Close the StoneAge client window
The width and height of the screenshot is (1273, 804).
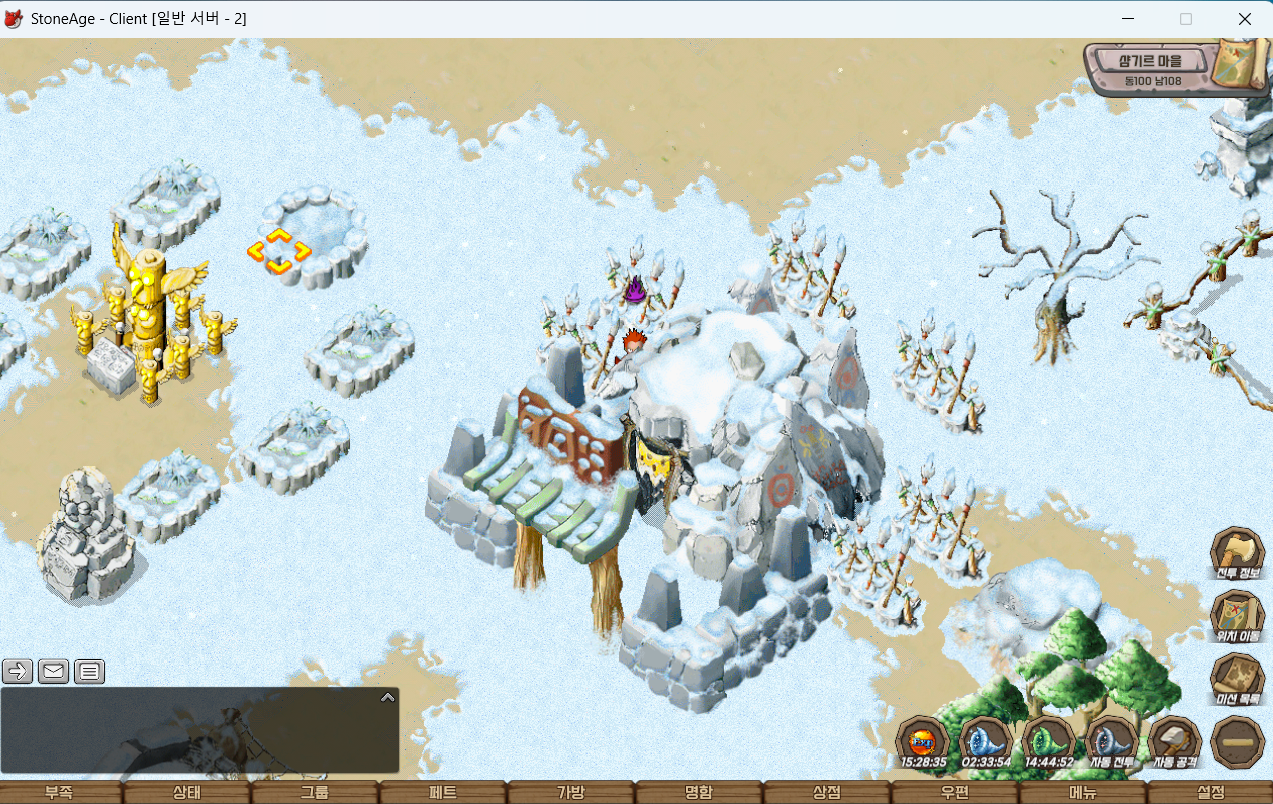[x=1244, y=19]
